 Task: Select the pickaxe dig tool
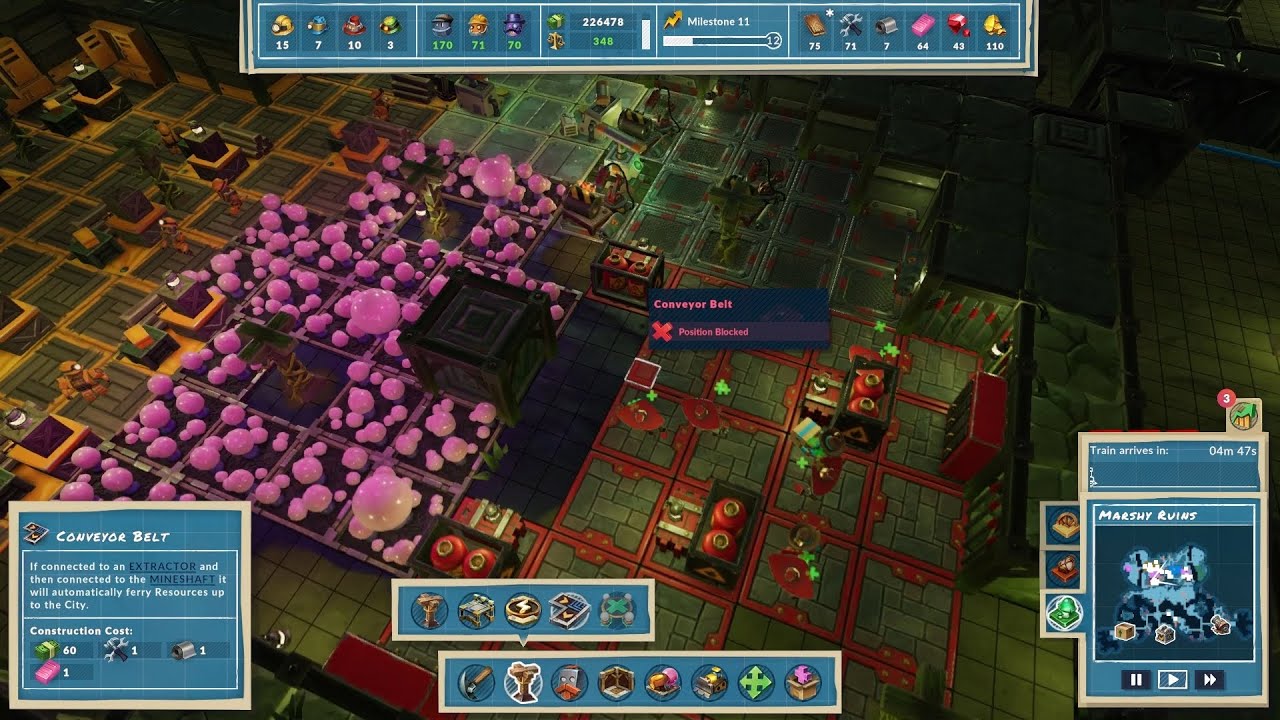pyautogui.click(x=477, y=682)
